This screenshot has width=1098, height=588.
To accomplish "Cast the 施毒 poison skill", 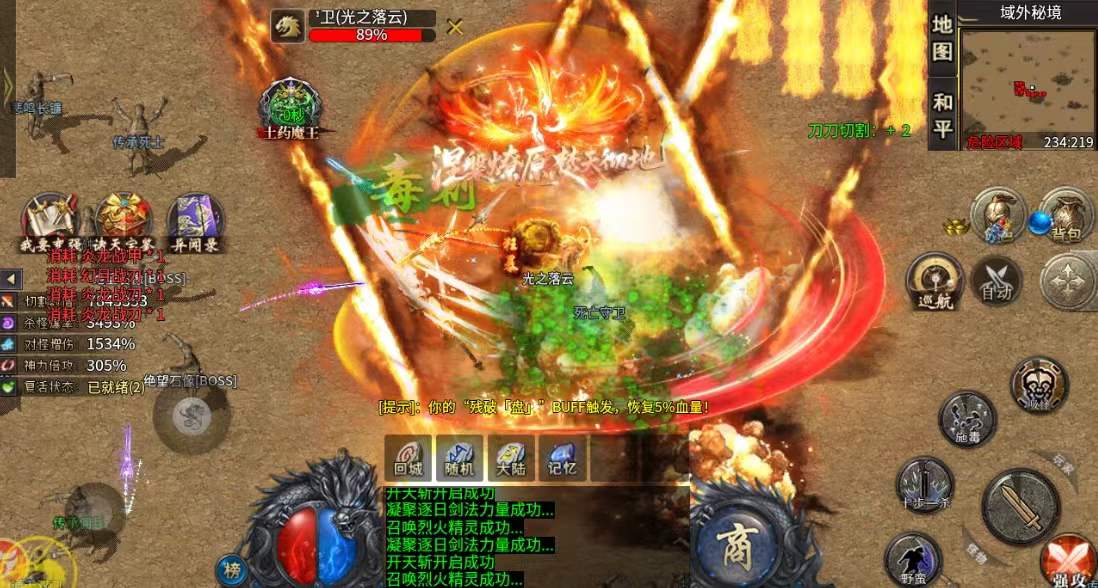I will click(967, 418).
